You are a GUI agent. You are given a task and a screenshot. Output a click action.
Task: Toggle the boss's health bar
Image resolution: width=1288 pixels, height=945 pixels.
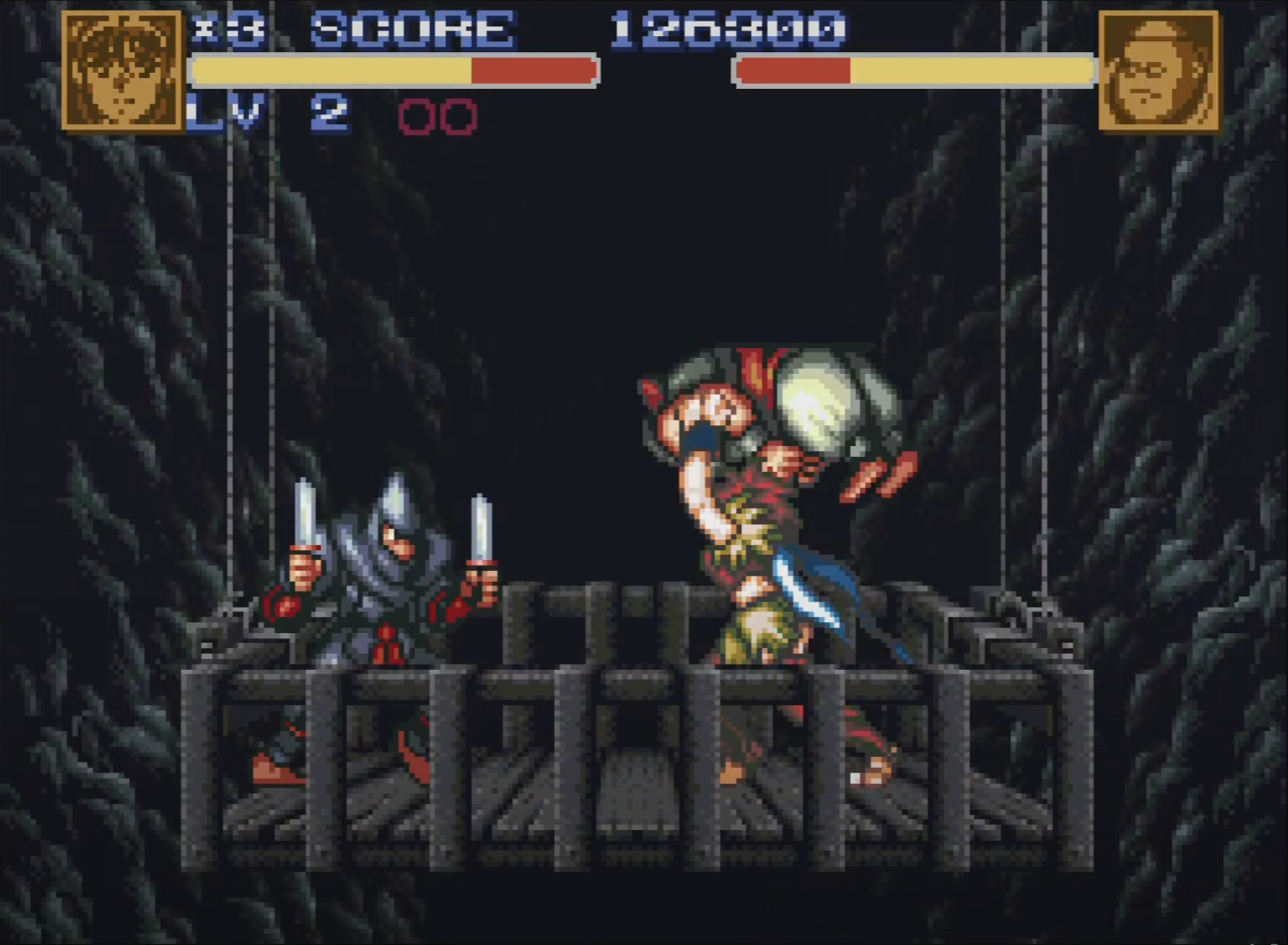(913, 69)
